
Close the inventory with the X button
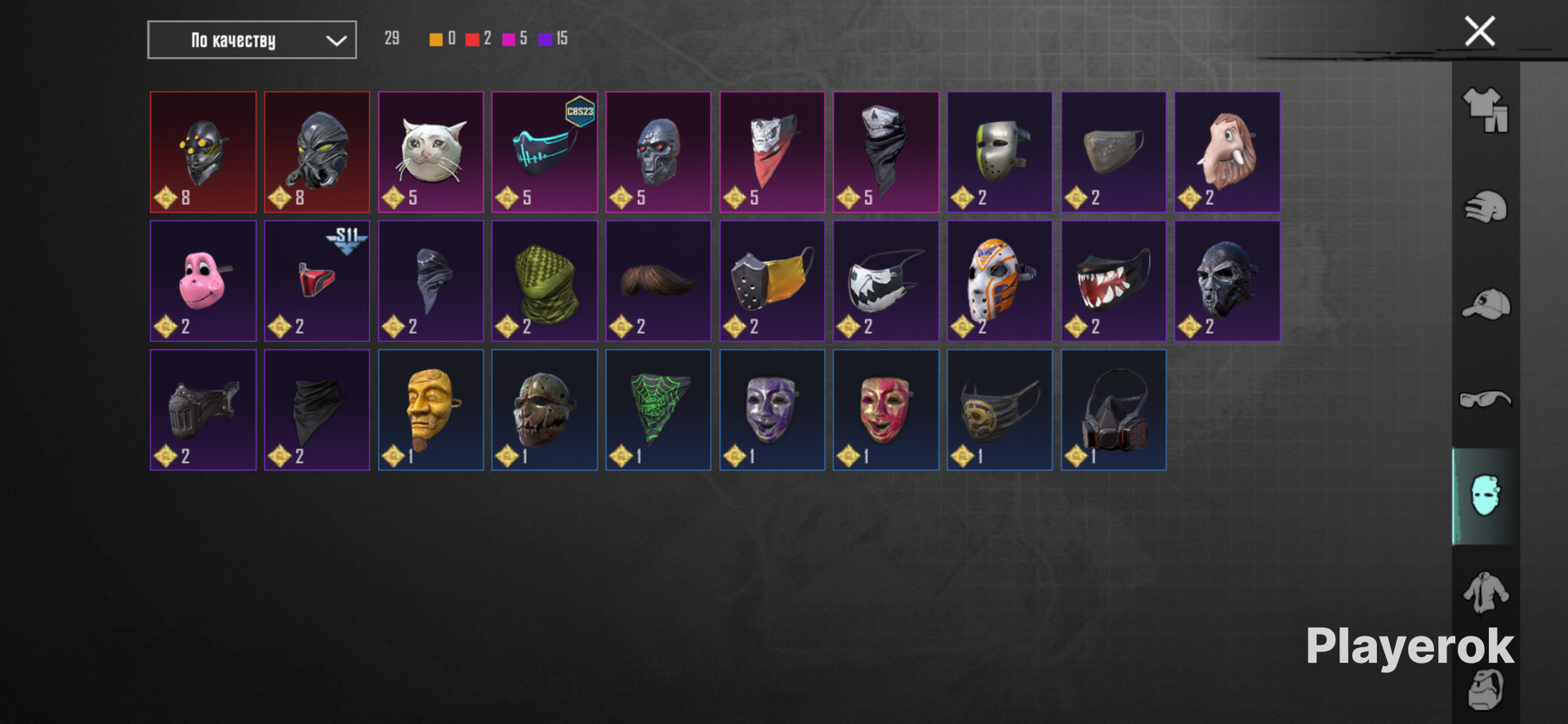[1479, 32]
